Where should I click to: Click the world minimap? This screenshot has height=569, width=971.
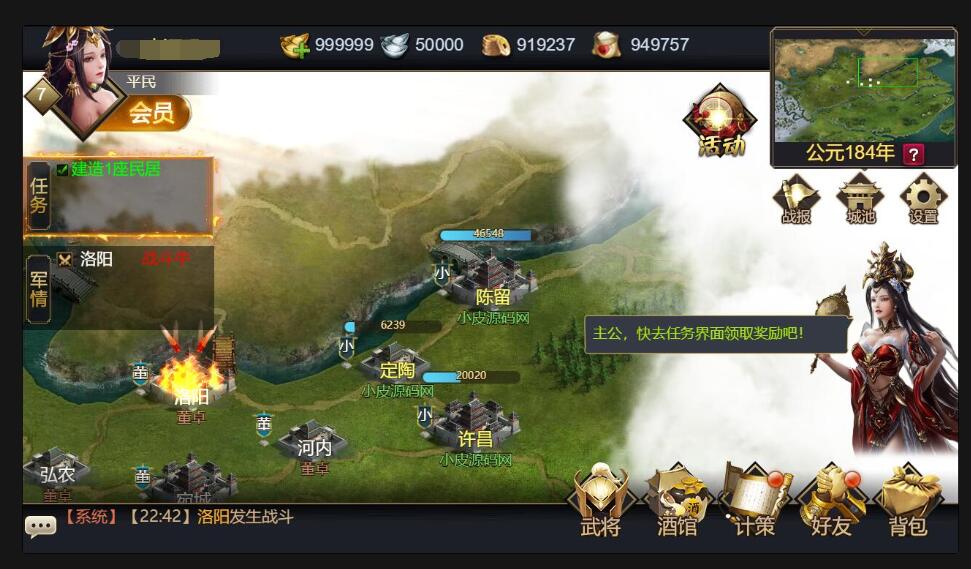pyautogui.click(x=864, y=87)
